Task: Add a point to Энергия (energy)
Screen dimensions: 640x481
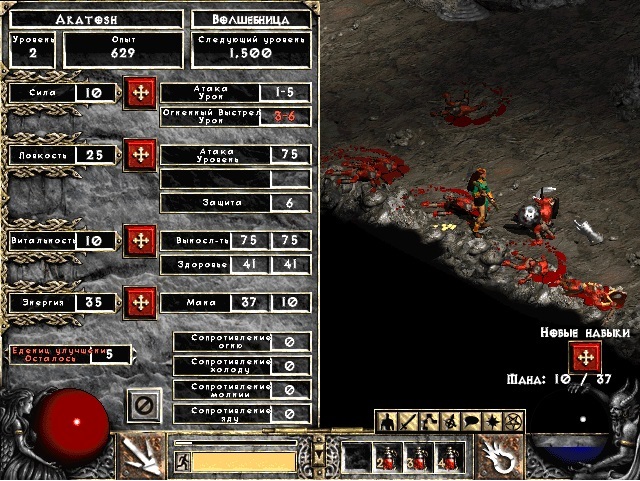Action: (x=140, y=301)
